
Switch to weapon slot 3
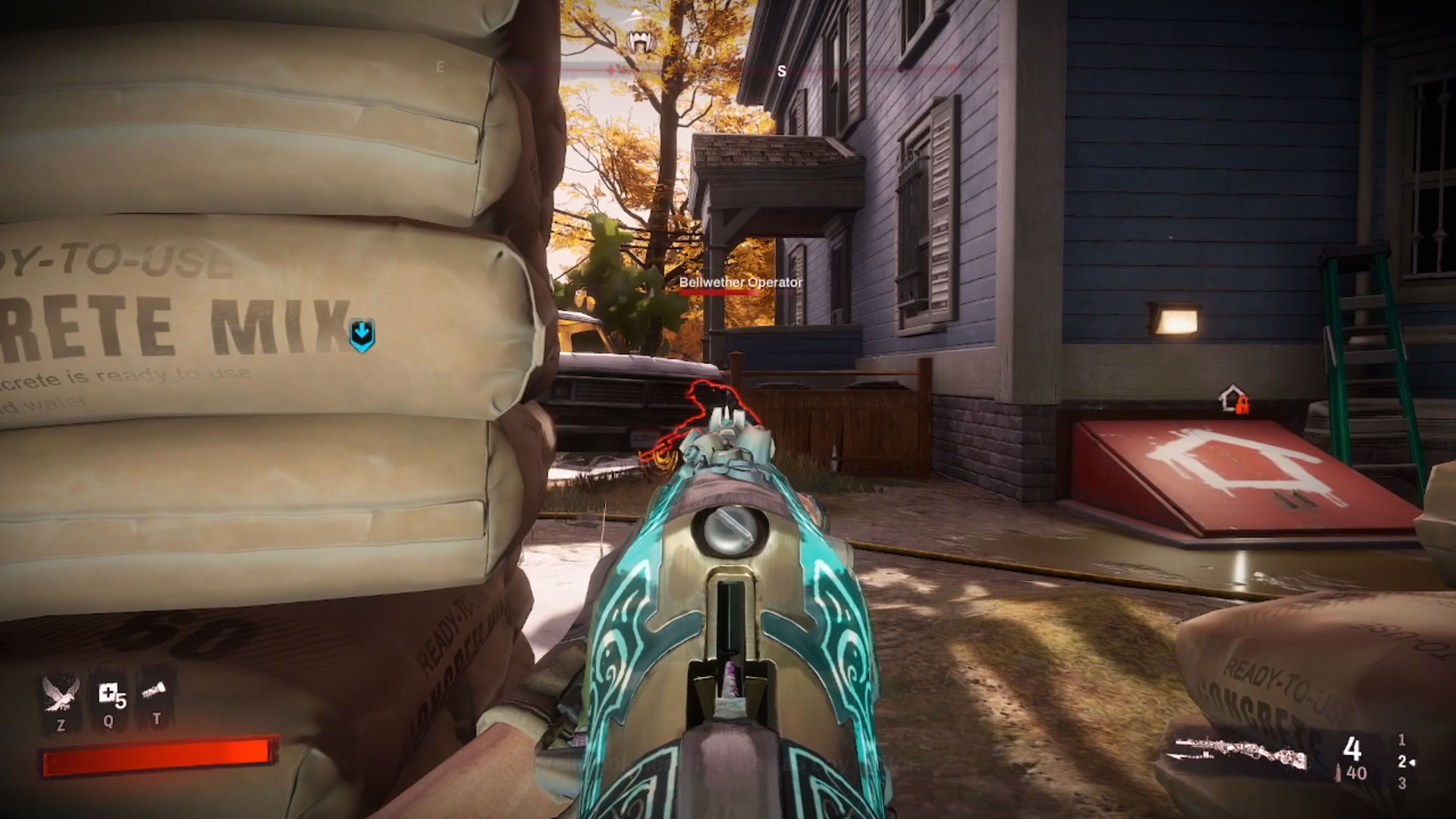(1401, 783)
